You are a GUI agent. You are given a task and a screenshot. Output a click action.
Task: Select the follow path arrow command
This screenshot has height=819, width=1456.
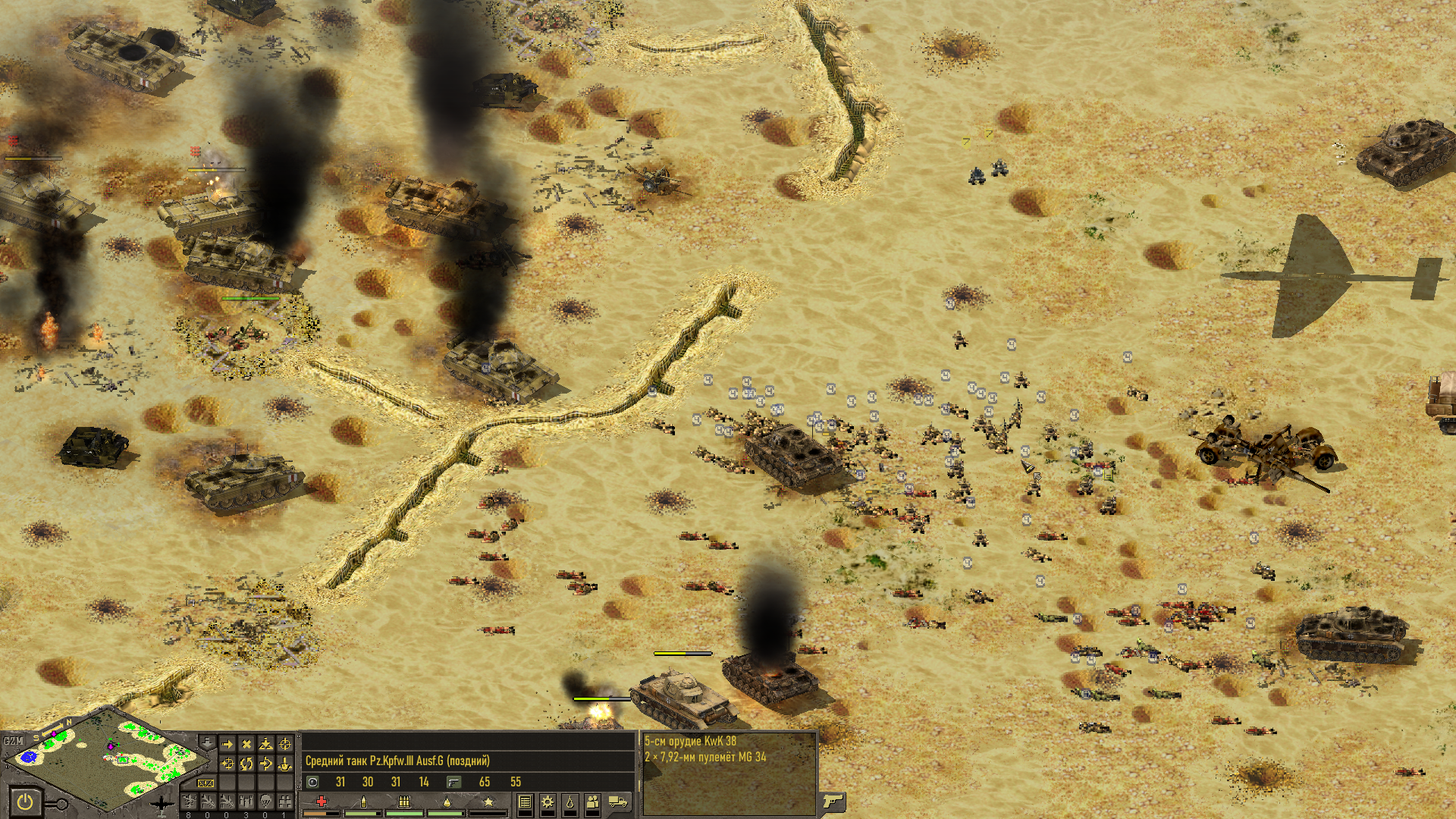tap(265, 764)
